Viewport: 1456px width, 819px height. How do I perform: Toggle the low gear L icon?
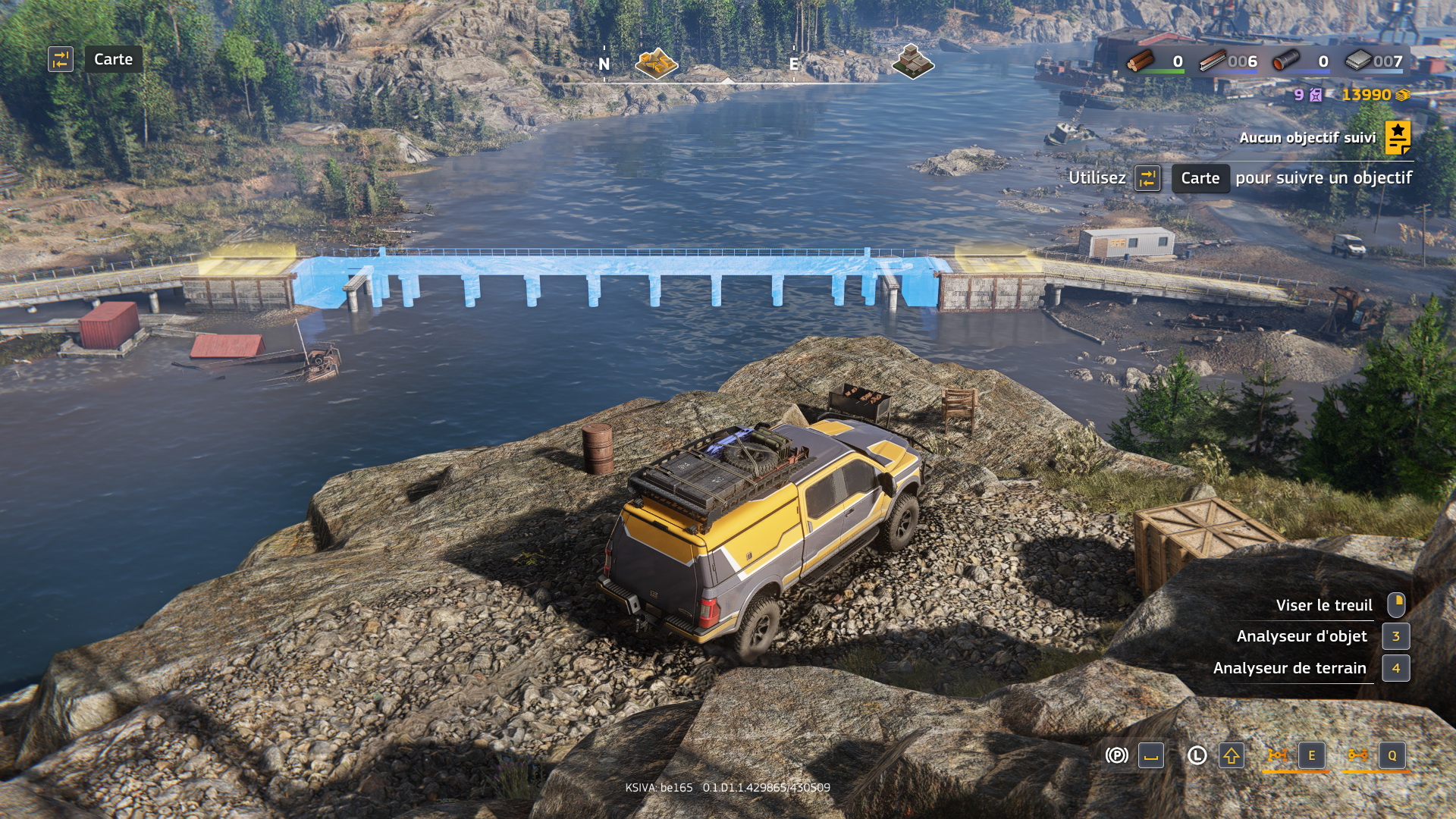pos(1197,755)
